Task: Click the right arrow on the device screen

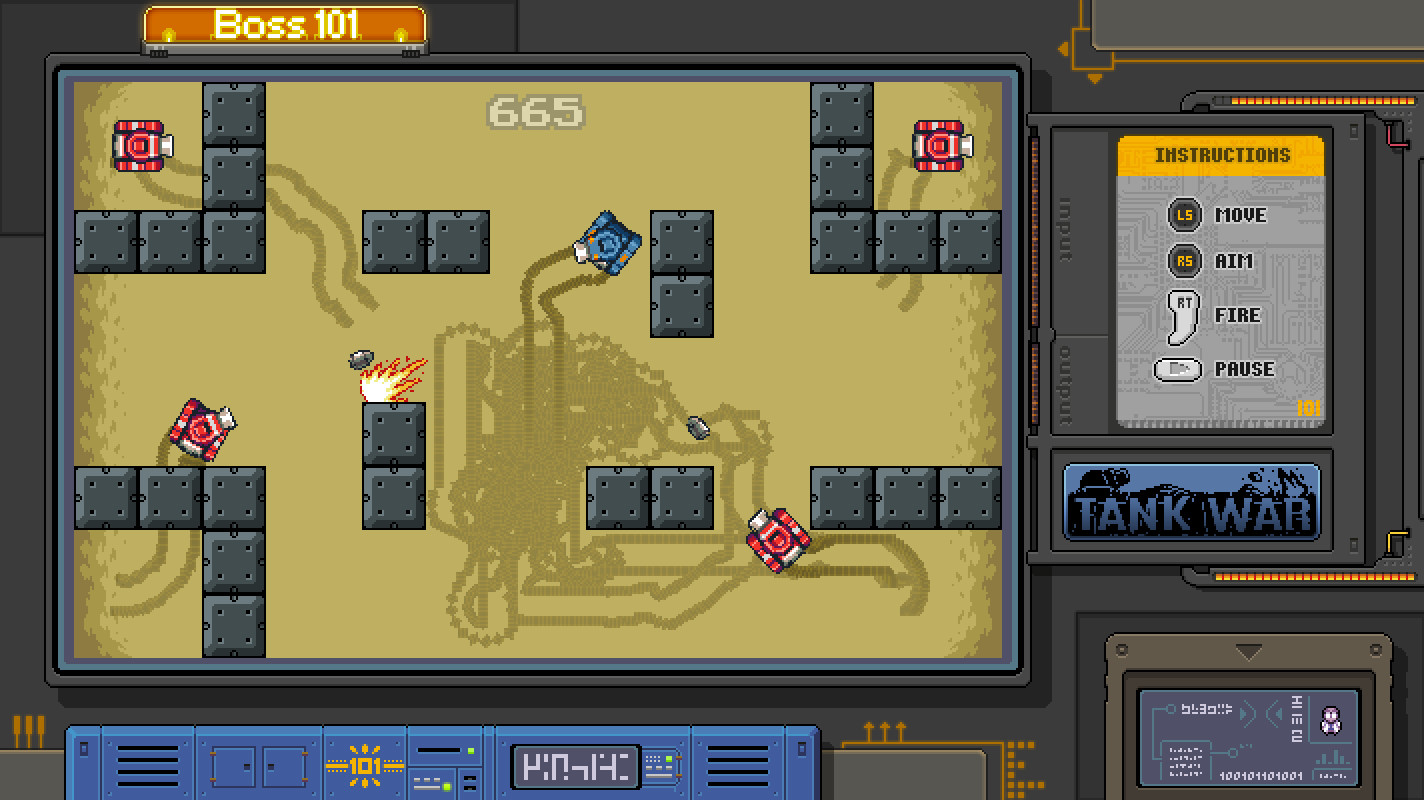Action: tap(1249, 711)
